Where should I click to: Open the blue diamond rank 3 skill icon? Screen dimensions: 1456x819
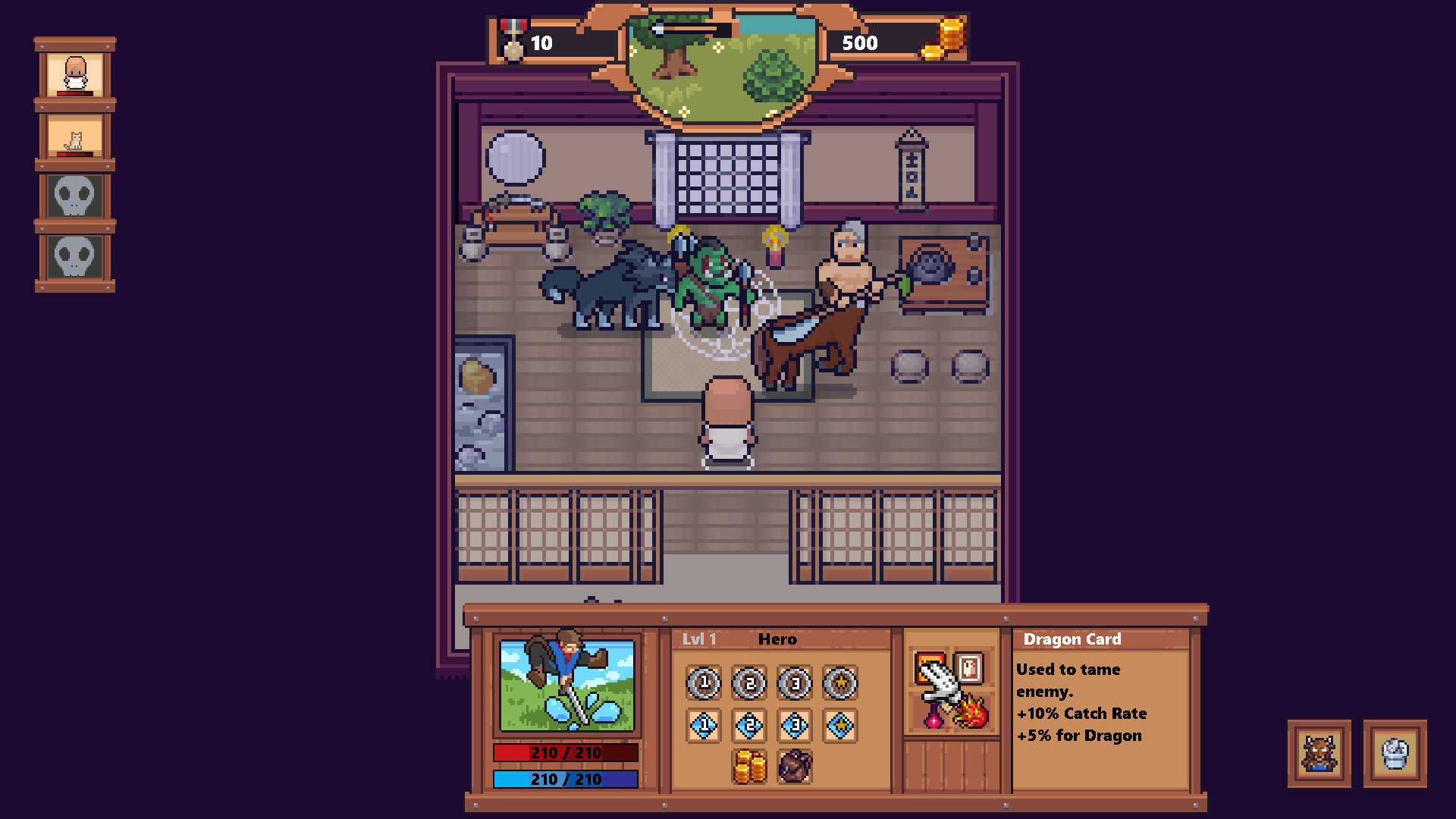(795, 725)
